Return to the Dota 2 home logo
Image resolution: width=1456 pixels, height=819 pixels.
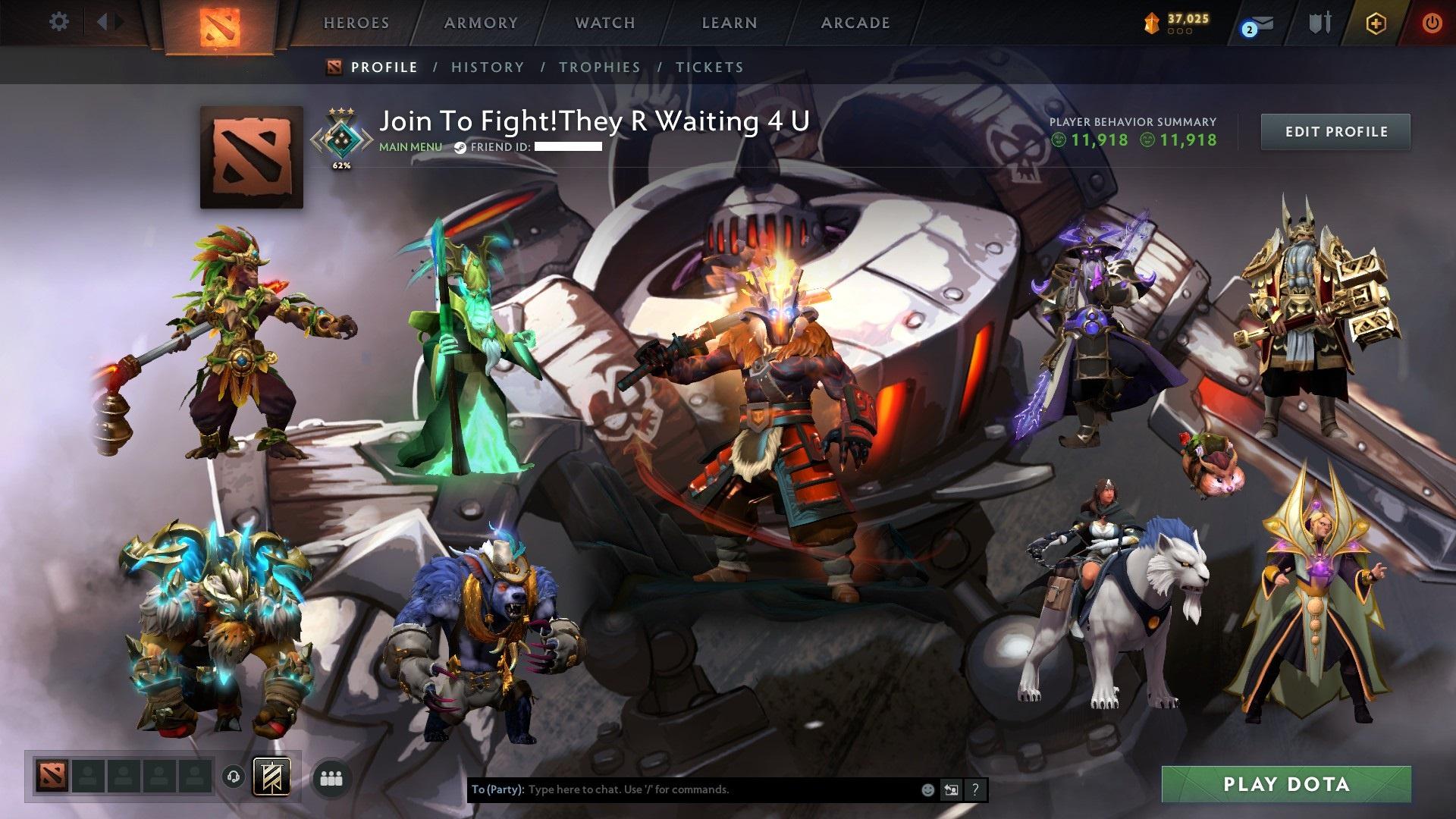tap(219, 26)
